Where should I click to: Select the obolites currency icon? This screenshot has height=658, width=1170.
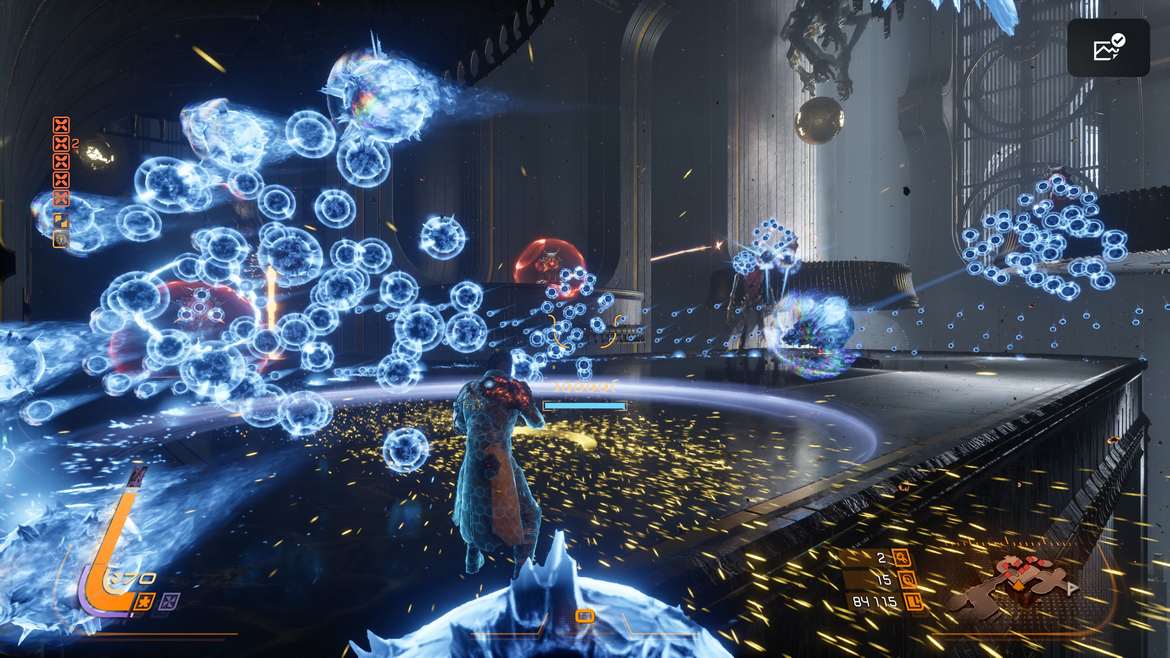pos(912,601)
